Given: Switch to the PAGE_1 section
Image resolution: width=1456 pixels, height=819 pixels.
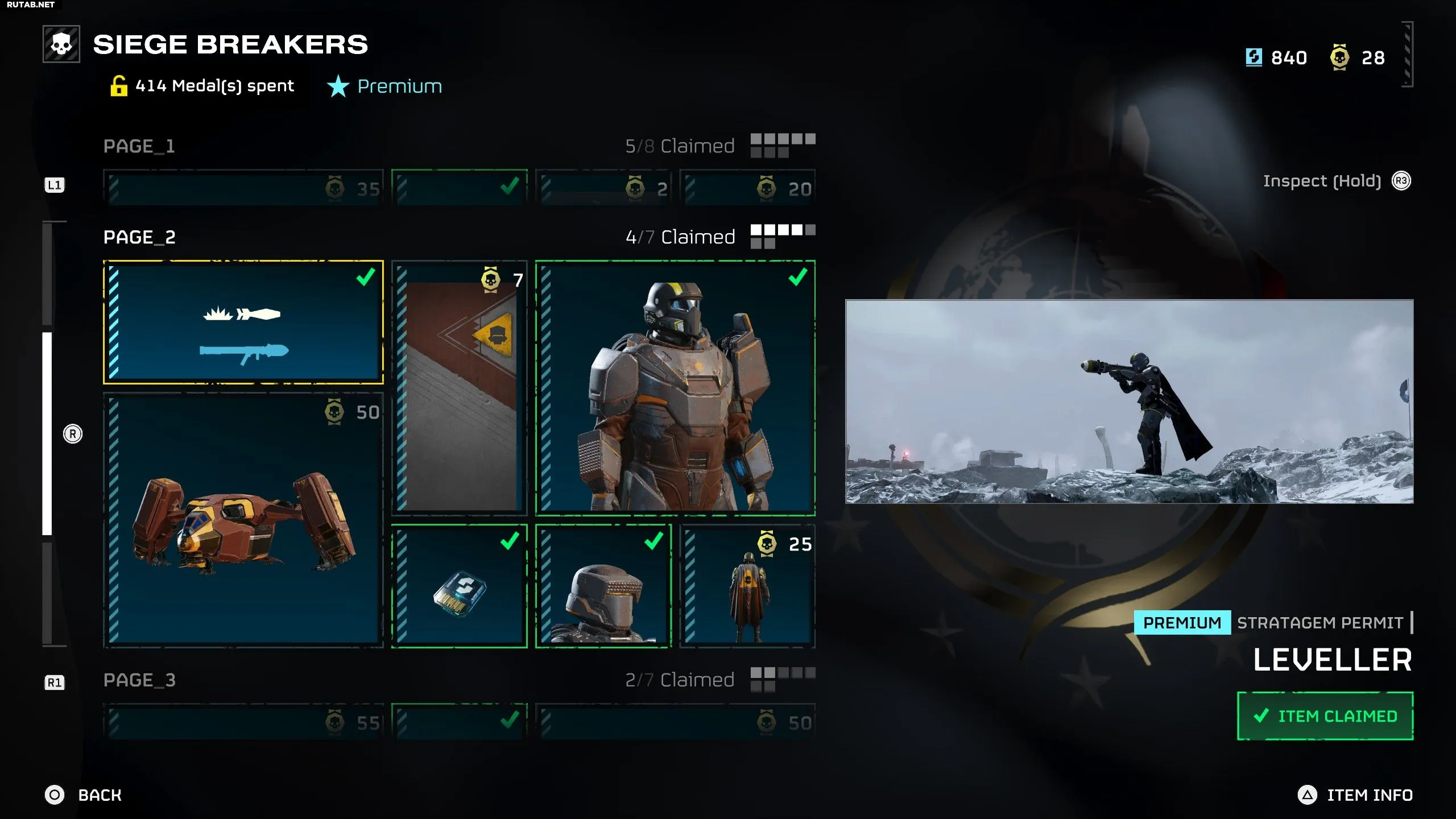Looking at the screenshot, I should [x=139, y=146].
